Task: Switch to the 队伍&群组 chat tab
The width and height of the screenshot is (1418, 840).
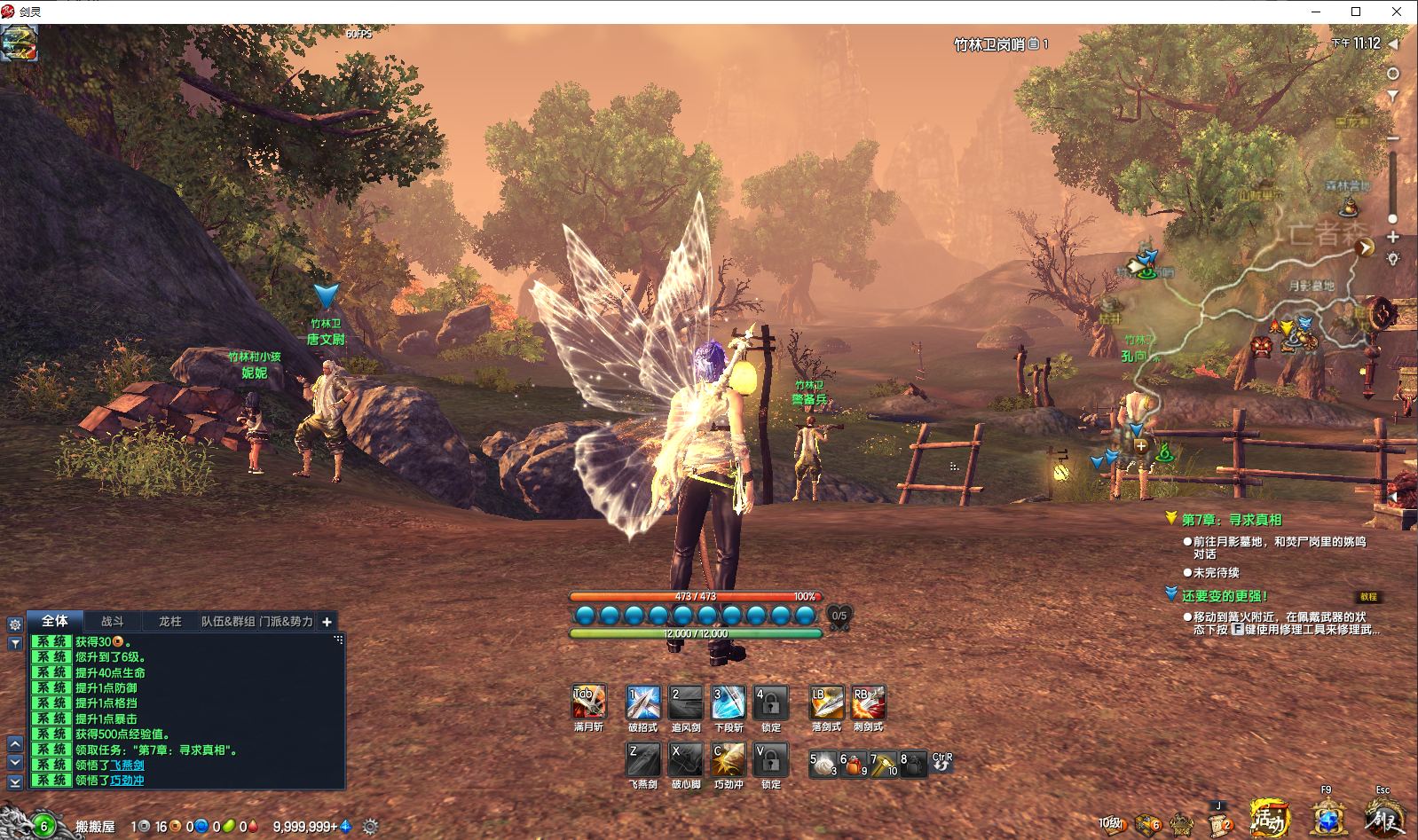Action: pyautogui.click(x=227, y=622)
